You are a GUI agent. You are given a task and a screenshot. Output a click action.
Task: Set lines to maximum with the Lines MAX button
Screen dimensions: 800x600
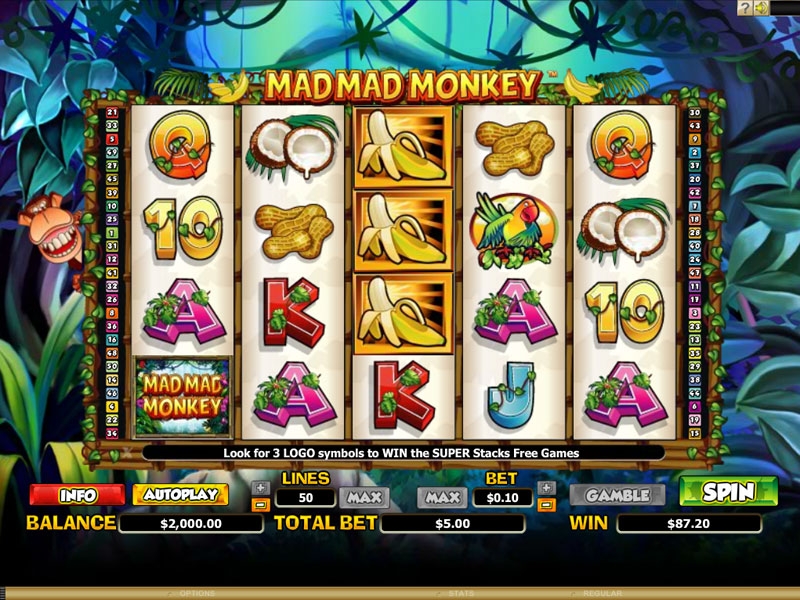[364, 497]
